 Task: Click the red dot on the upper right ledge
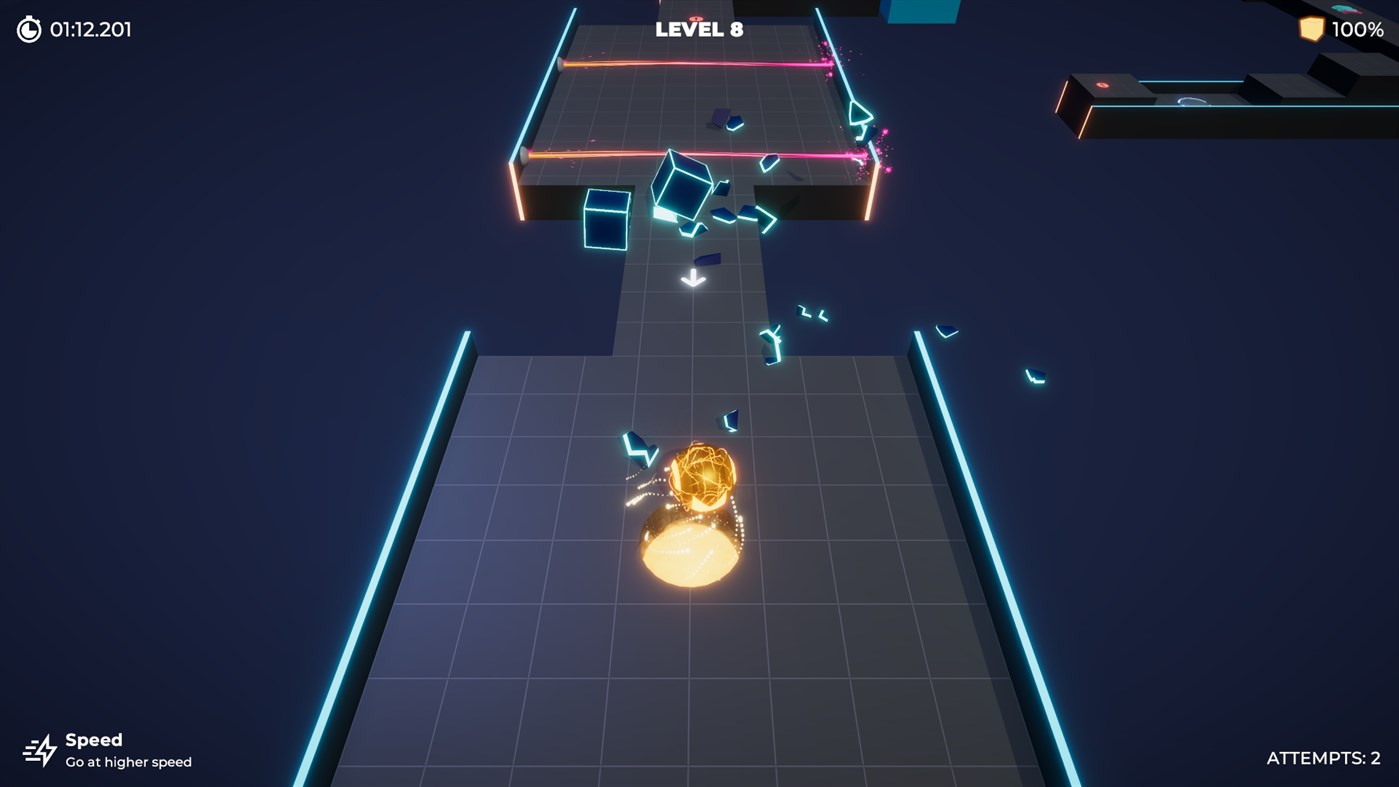point(1101,85)
